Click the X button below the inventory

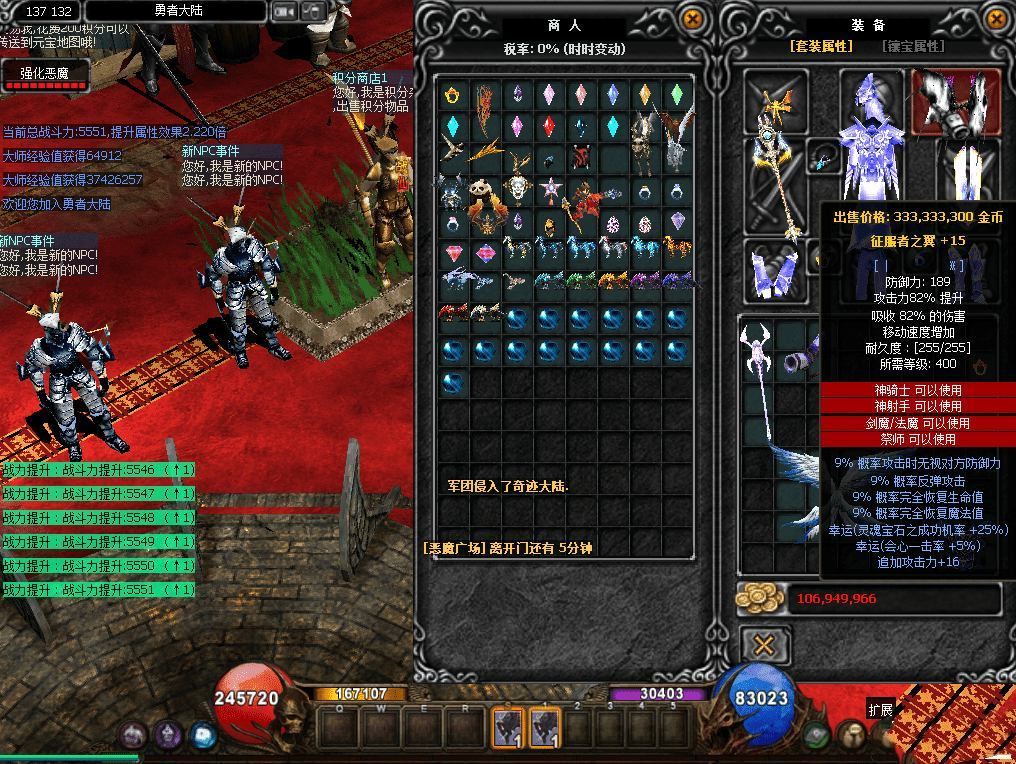764,644
